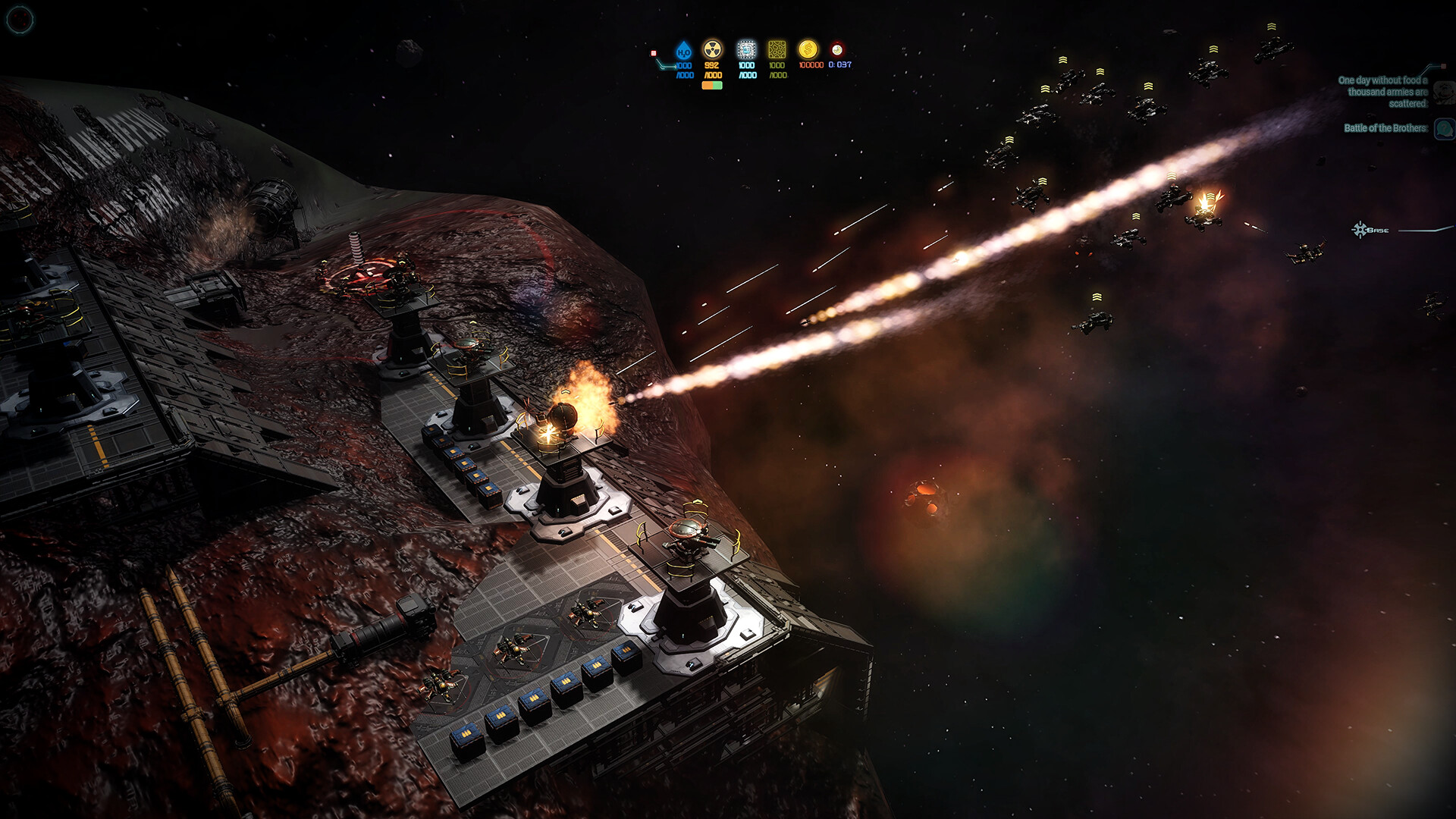Open the 'One day without food' quest entry

pos(1382,91)
